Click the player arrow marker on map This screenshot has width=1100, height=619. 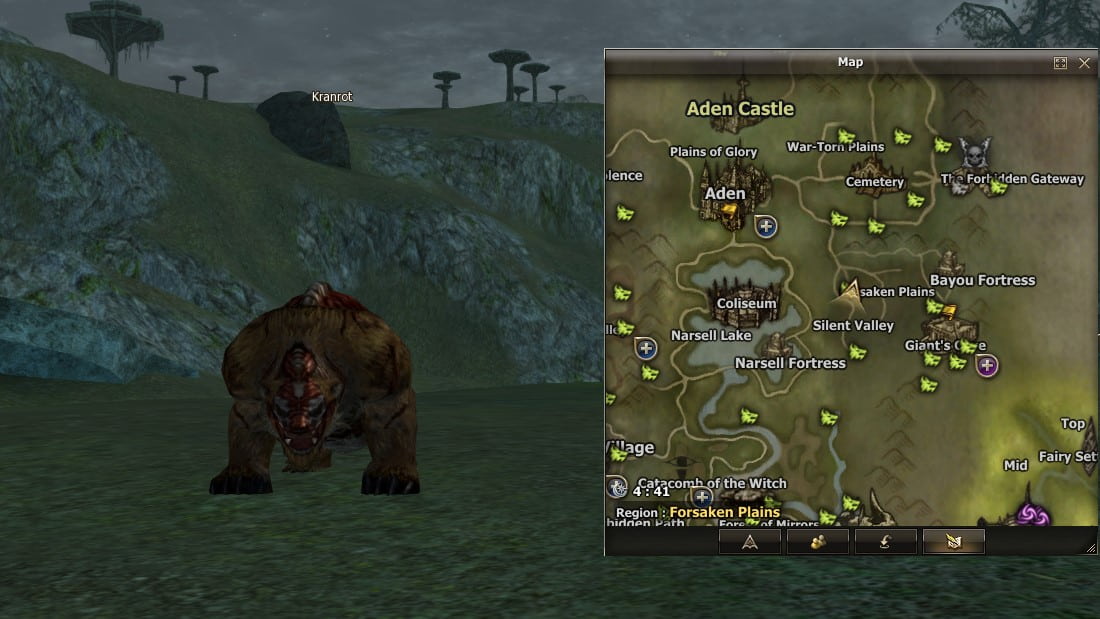tap(850, 290)
